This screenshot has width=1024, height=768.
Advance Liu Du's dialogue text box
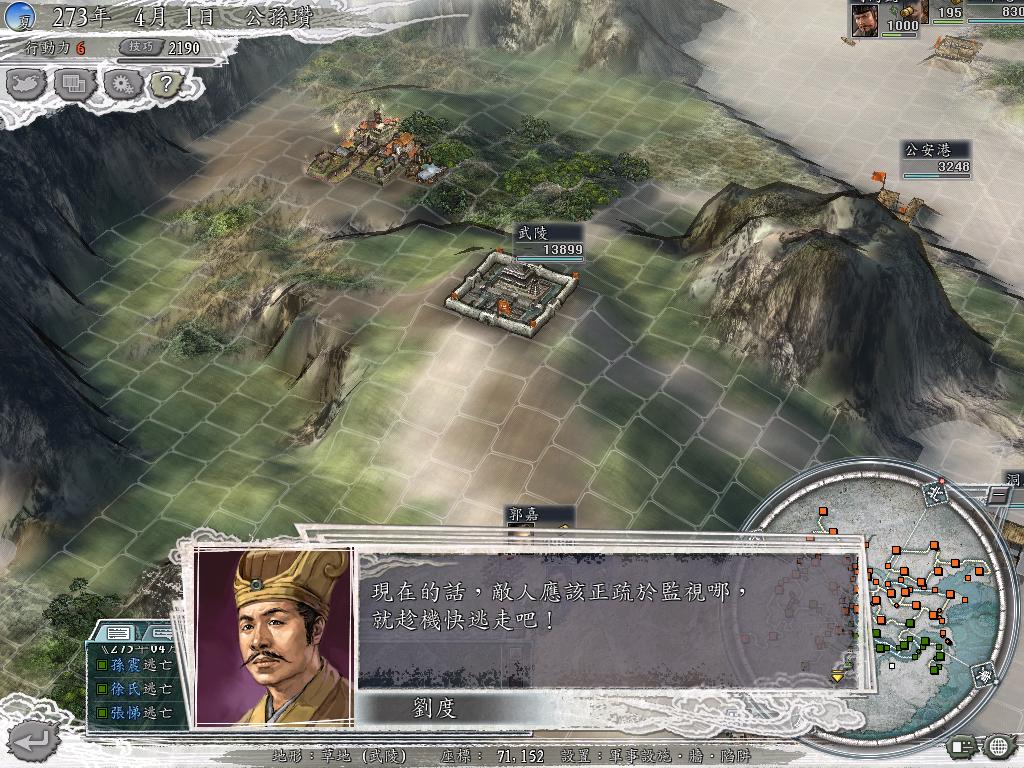(608, 618)
